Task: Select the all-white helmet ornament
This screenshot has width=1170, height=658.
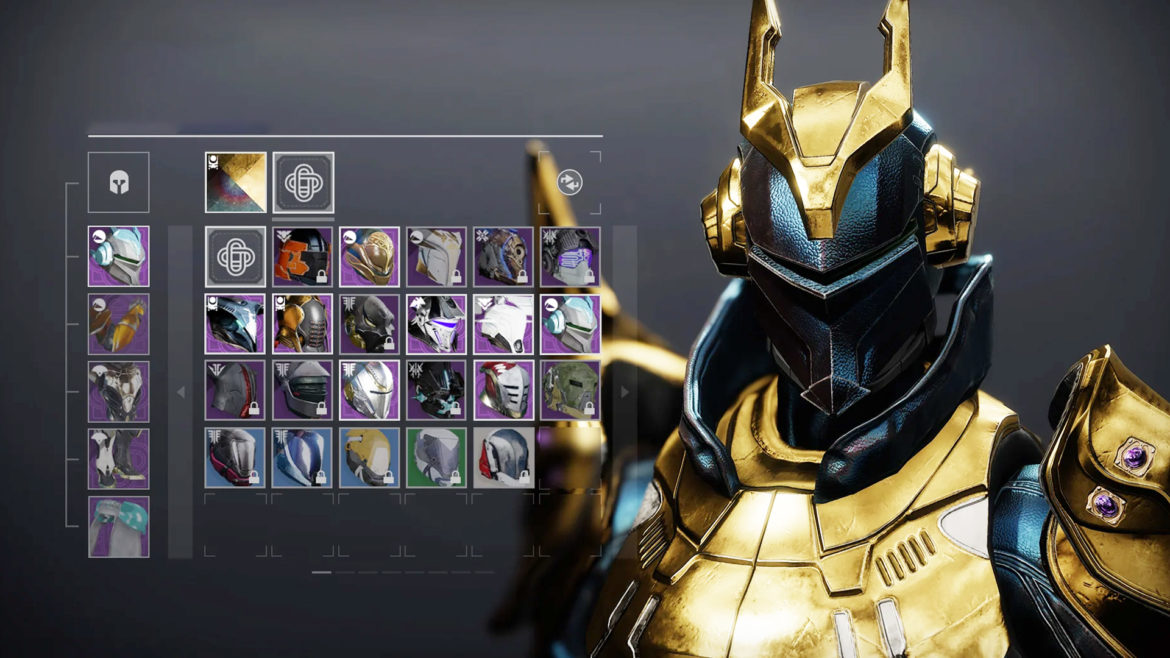Action: coord(503,324)
